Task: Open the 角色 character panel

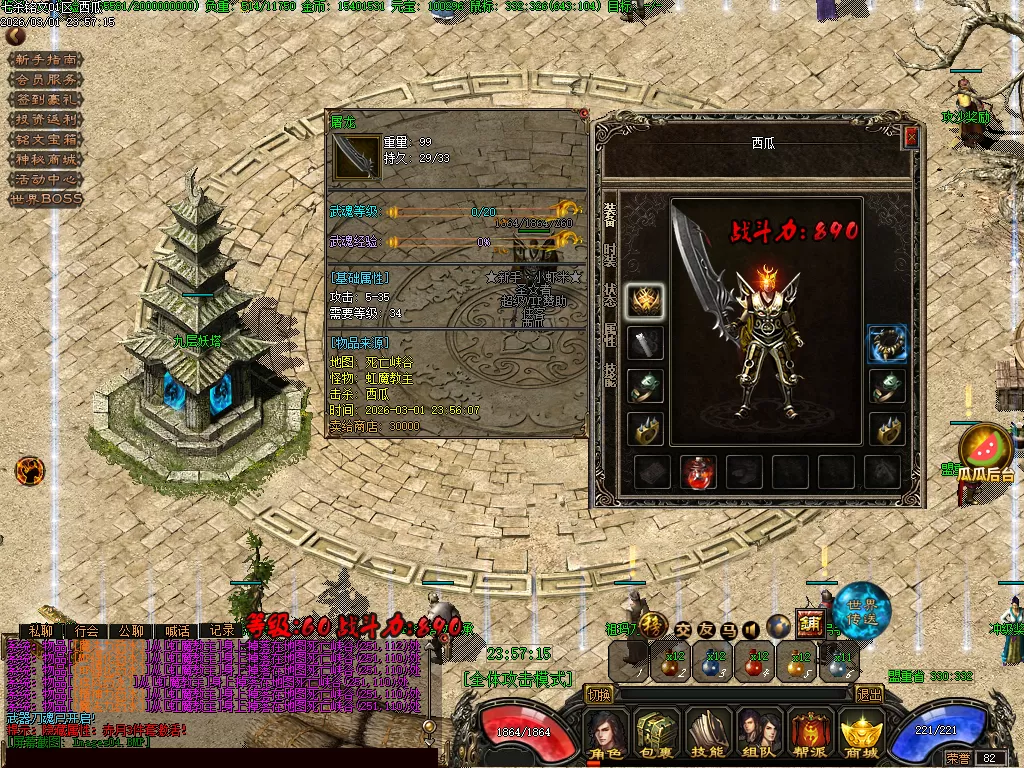Action: click(x=606, y=735)
